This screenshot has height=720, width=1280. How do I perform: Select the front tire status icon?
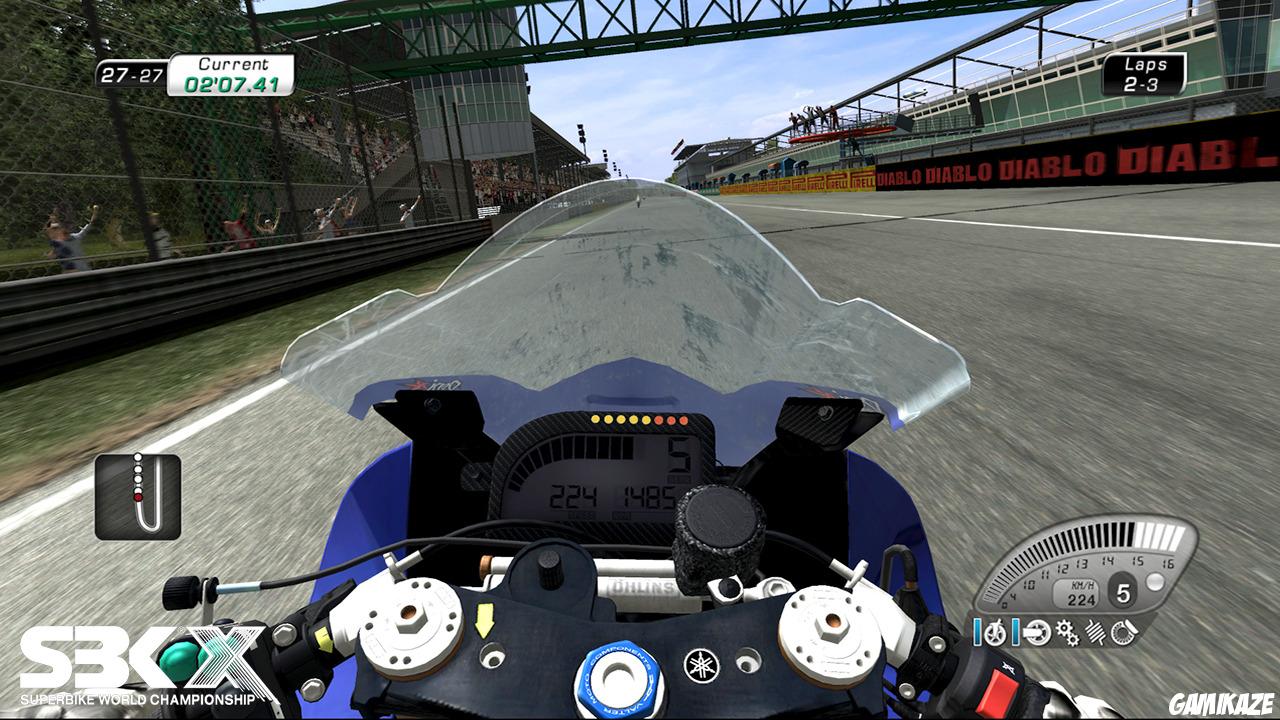996,632
